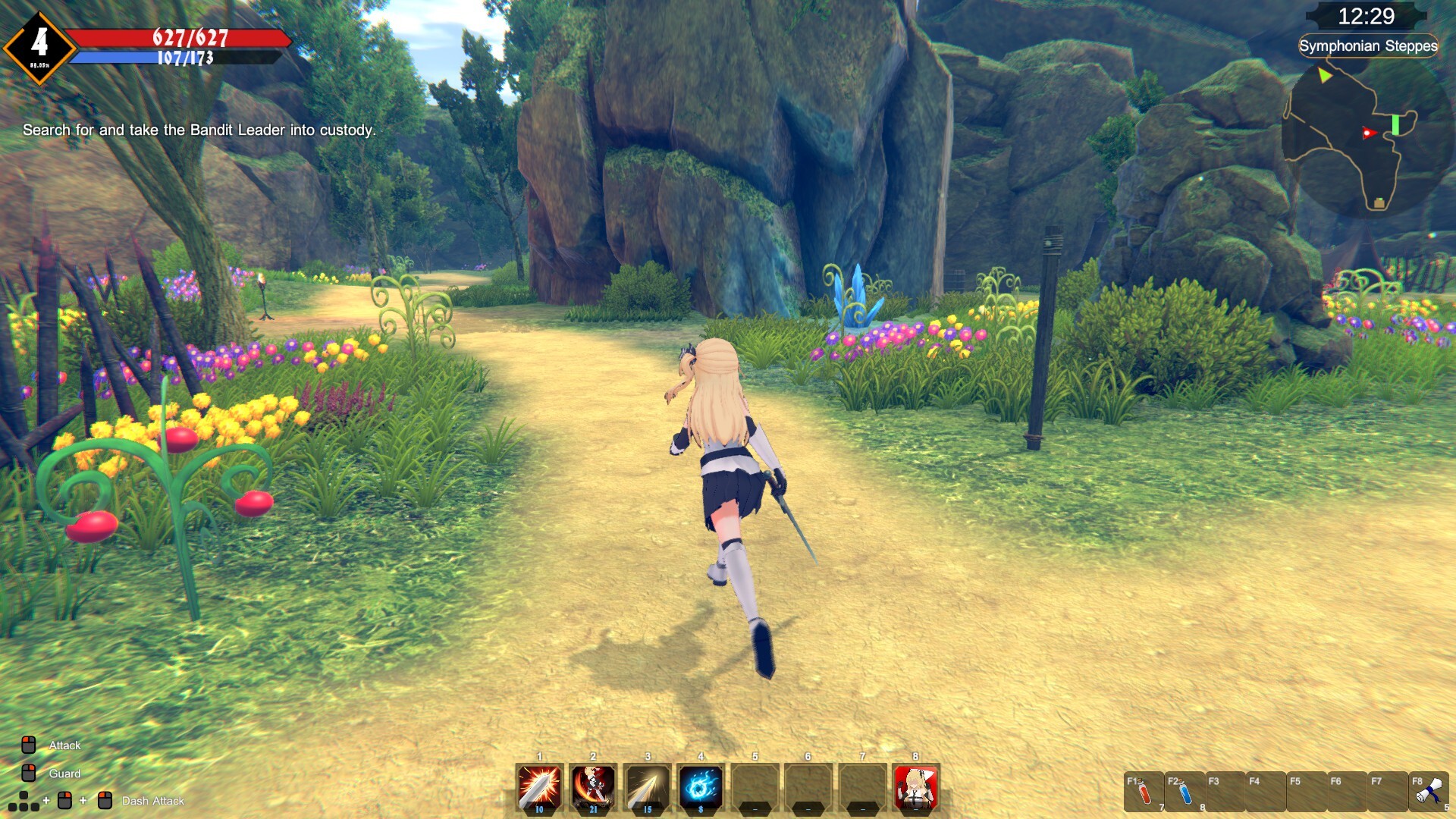The image size is (1456, 819).
Task: Click the tan building marker on the minimap
Action: 1379,202
